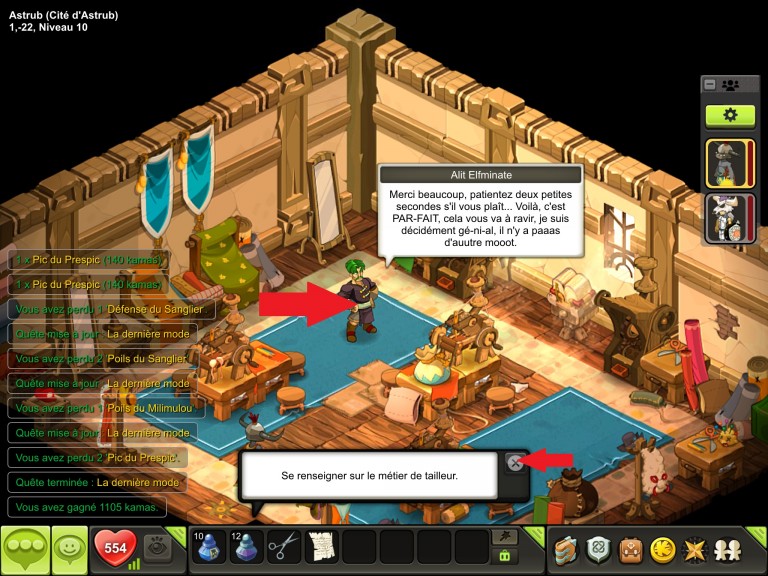The image size is (768, 576).
Task: Open the smiley emote menu
Action: point(69,549)
